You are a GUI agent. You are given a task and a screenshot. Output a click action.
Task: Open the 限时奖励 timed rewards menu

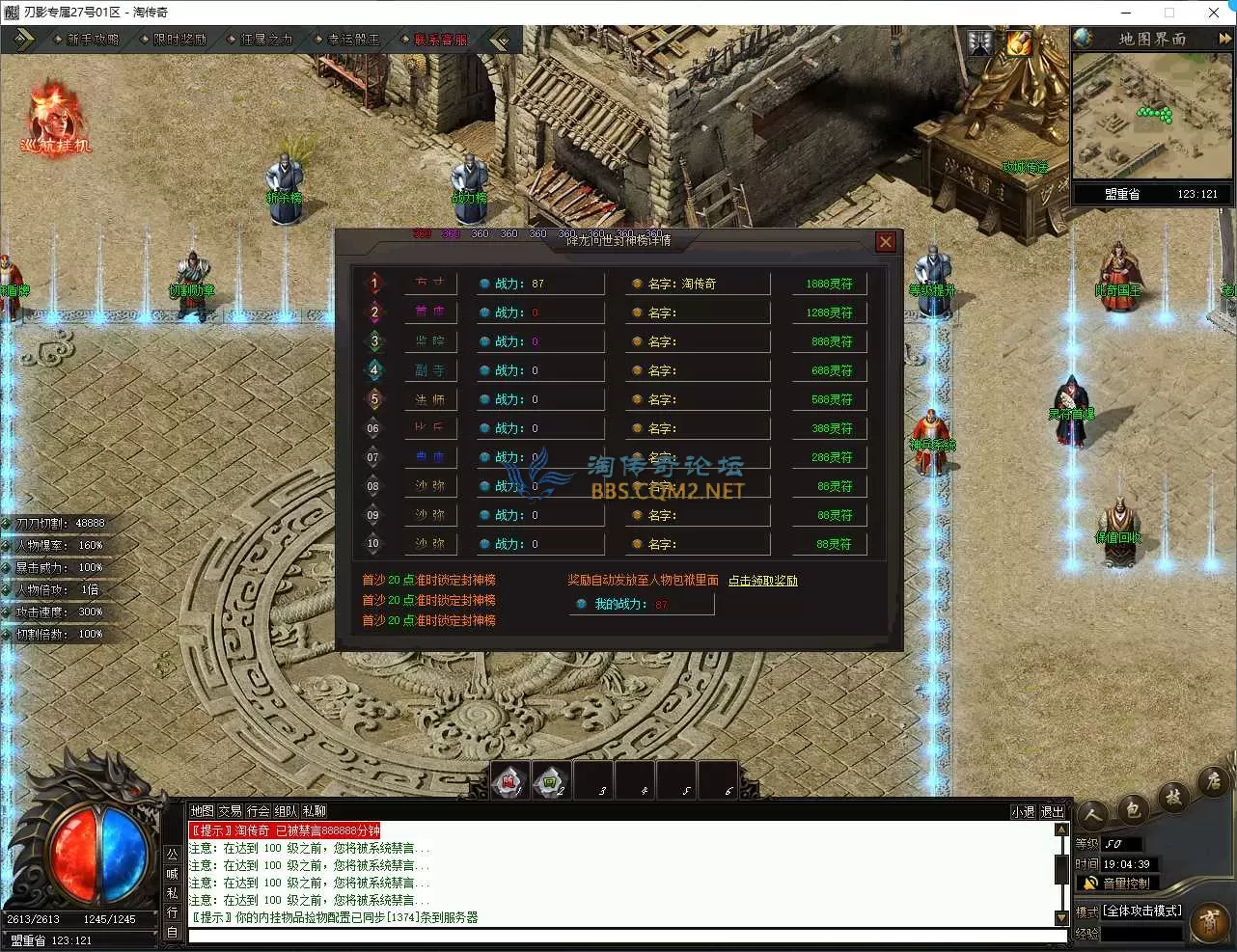tap(179, 40)
